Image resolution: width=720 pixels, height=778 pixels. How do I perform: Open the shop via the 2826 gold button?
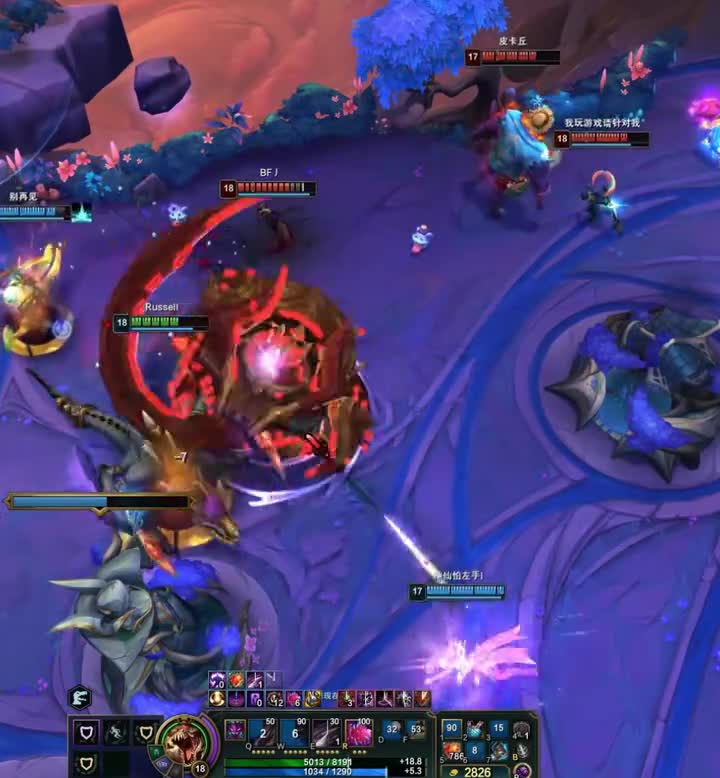474,772
